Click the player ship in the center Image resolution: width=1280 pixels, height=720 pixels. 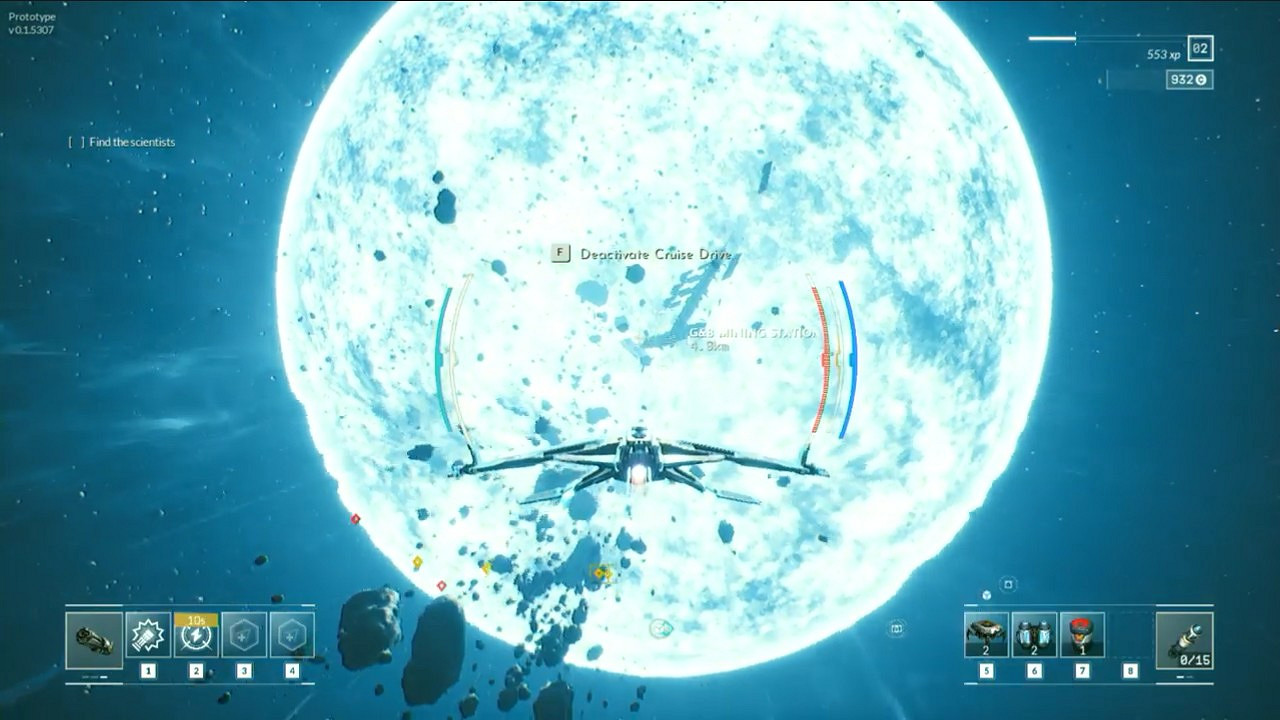click(640, 465)
